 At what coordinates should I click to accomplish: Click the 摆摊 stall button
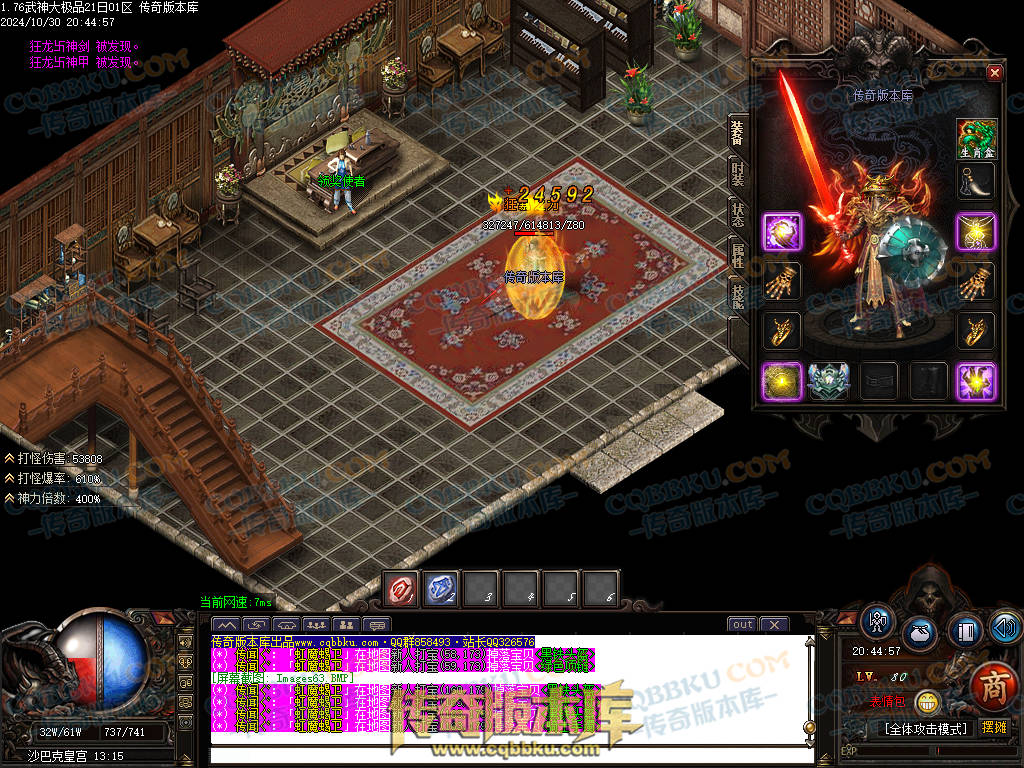point(994,728)
